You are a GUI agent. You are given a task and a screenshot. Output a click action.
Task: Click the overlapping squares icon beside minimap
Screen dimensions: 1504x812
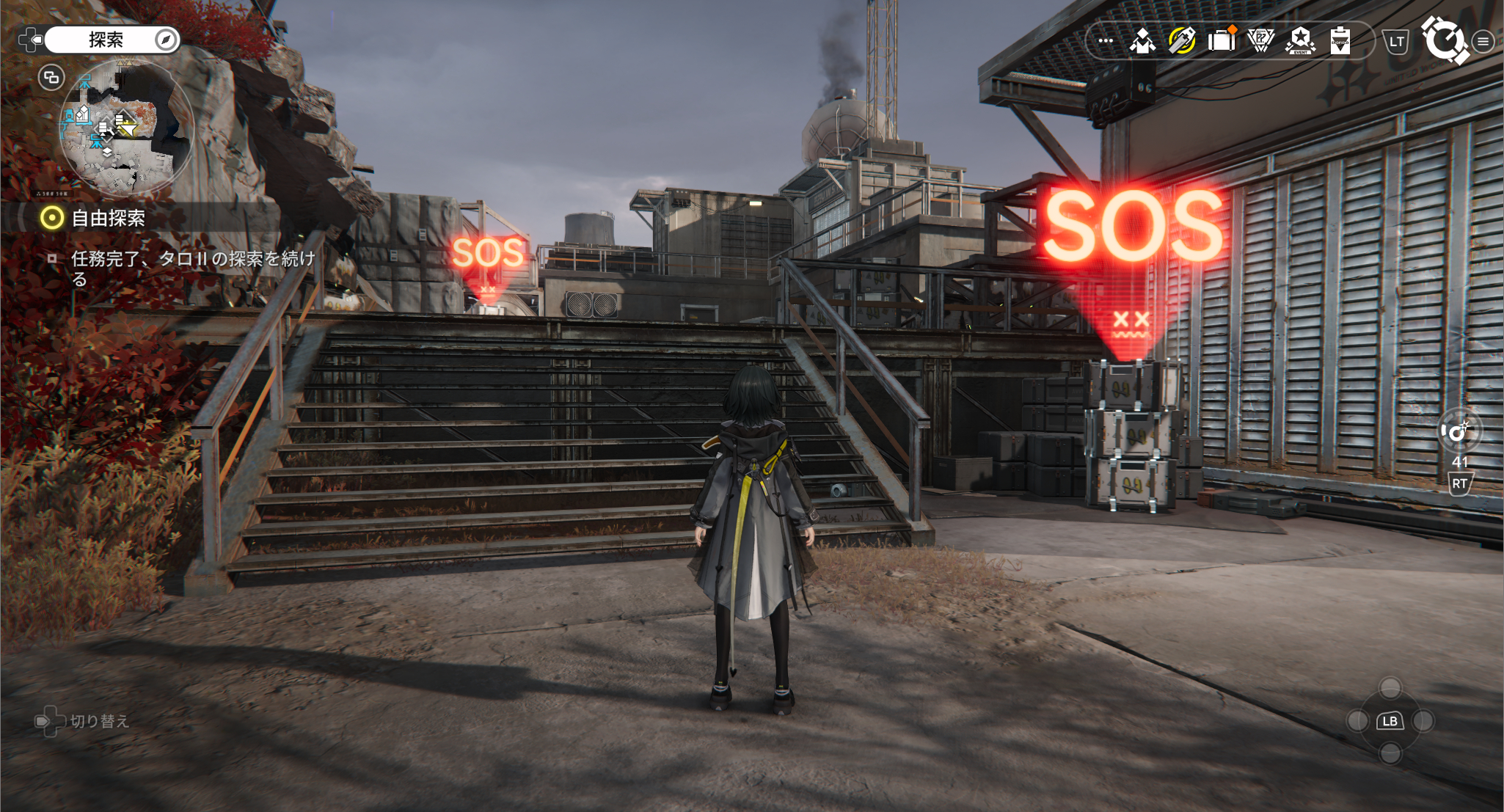(51, 78)
